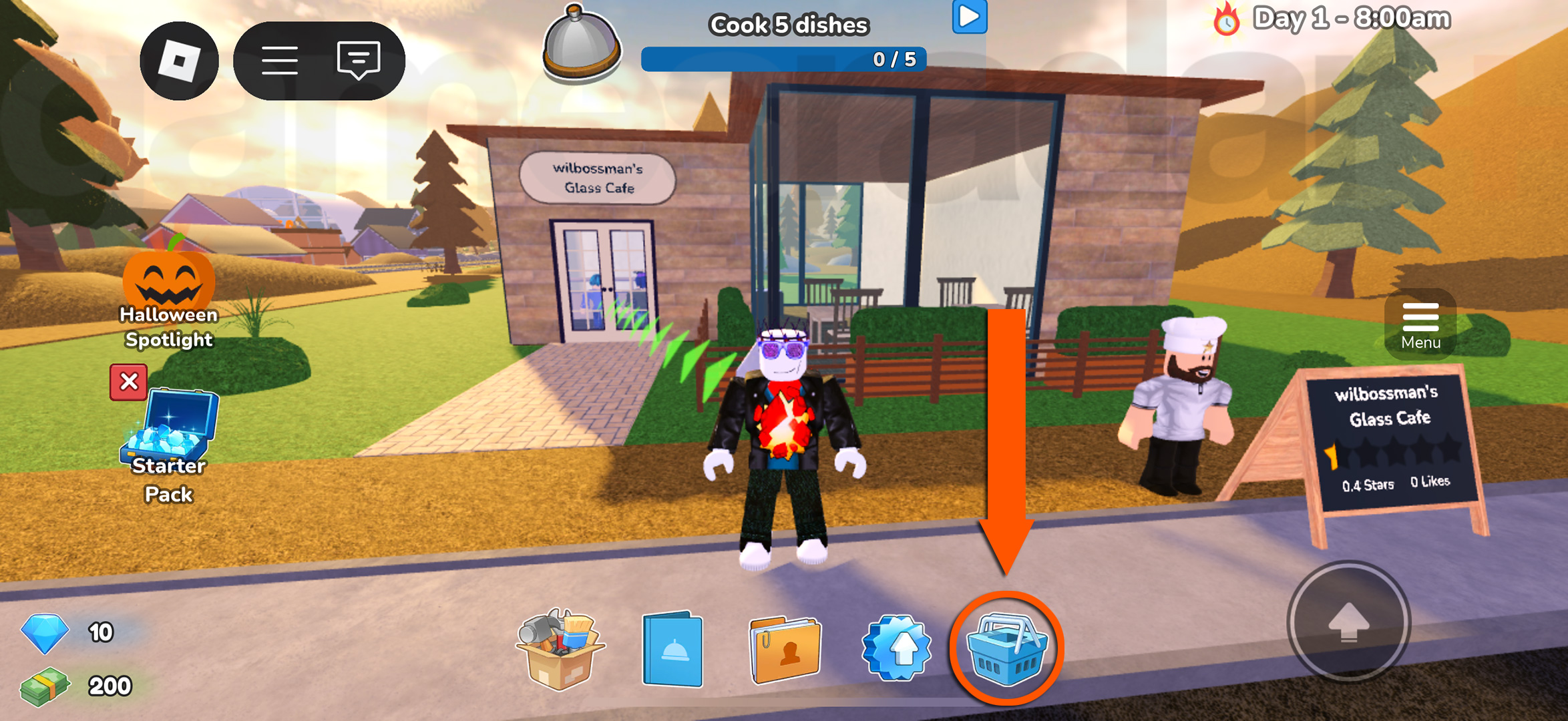Open the Roblox logo button top left
Screen dimensions: 1568x721
coord(179,60)
